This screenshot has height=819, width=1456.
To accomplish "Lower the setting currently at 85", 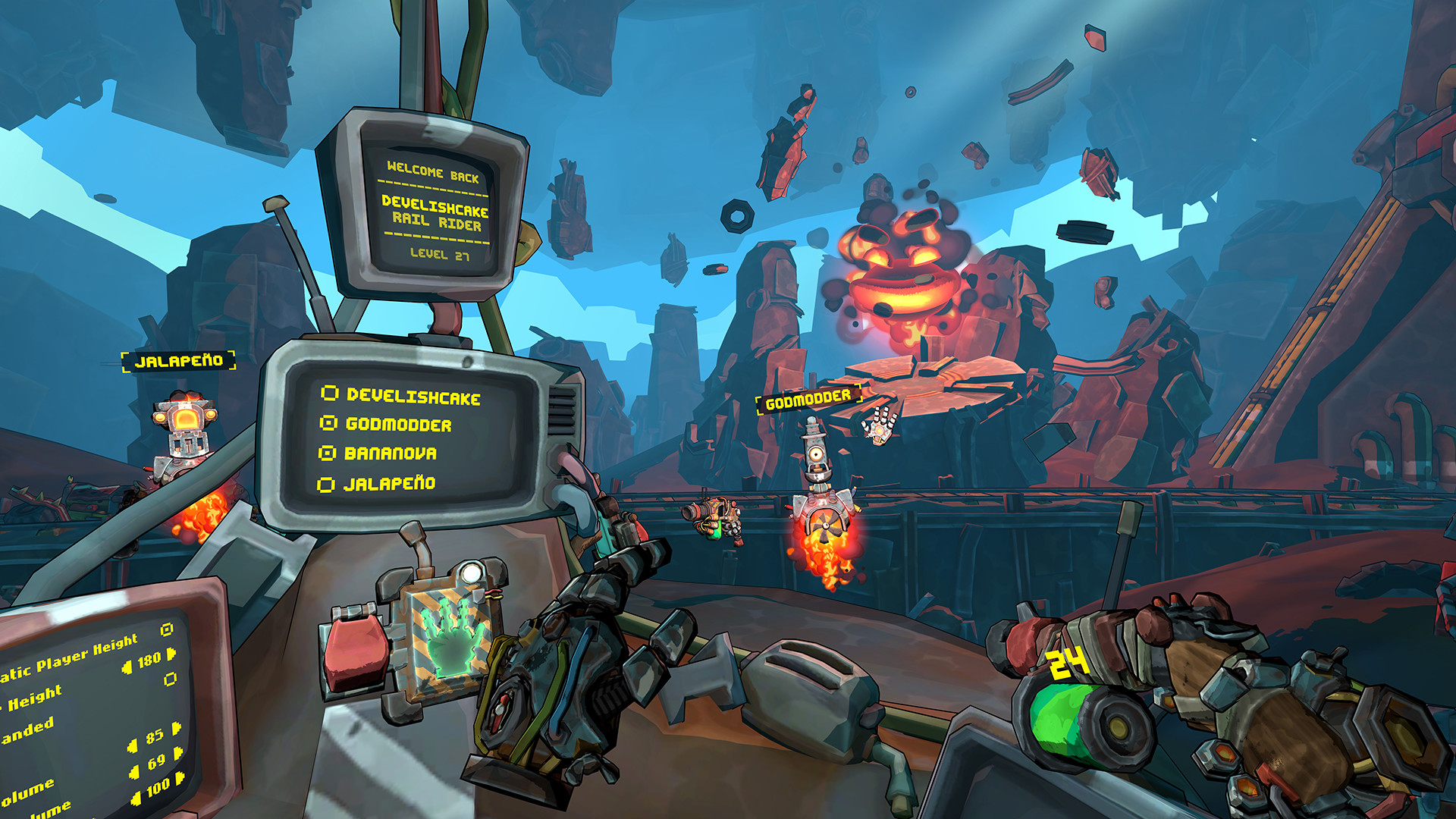I will point(133,746).
